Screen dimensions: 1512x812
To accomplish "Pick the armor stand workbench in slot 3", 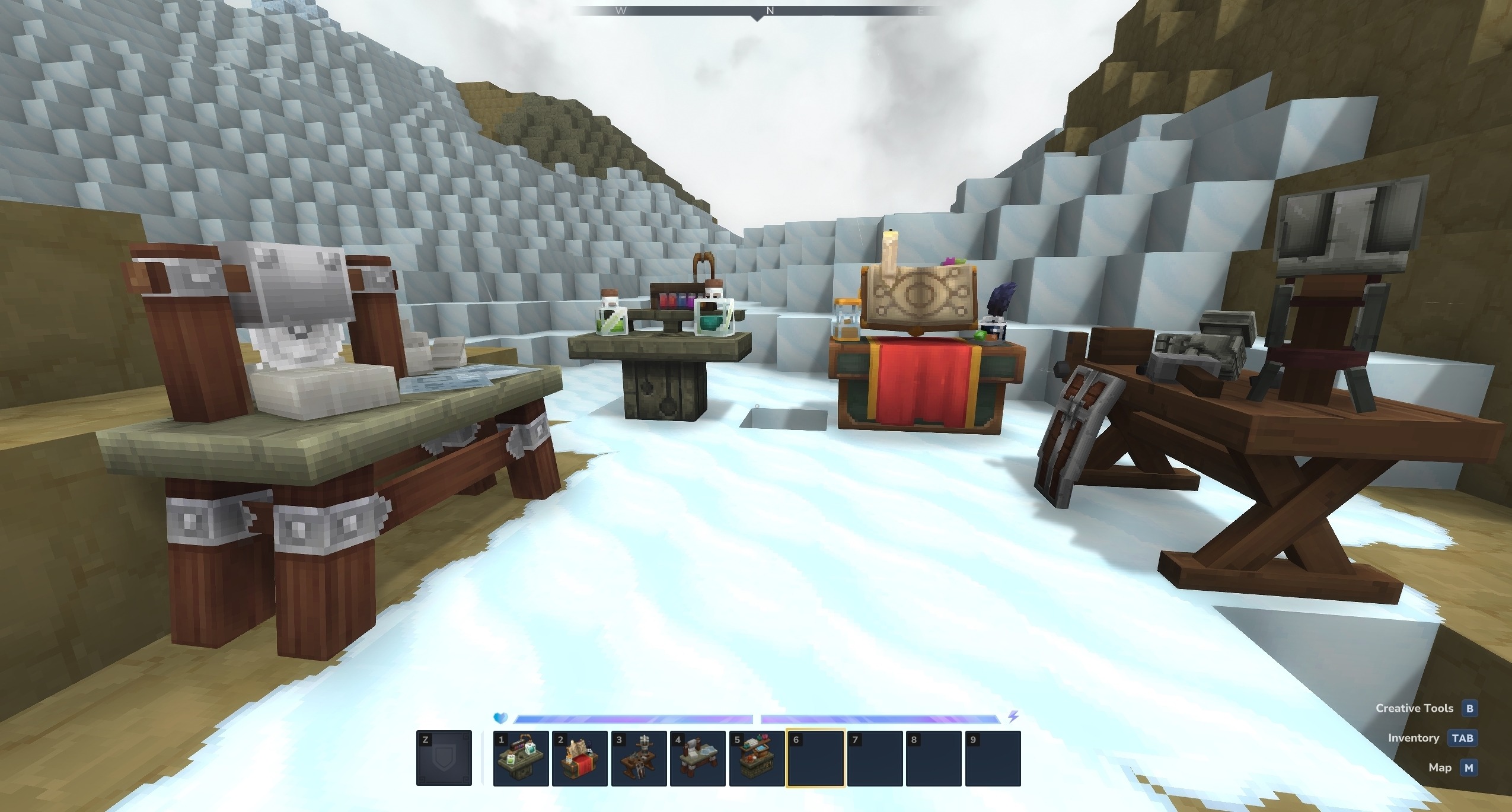I will 639,759.
